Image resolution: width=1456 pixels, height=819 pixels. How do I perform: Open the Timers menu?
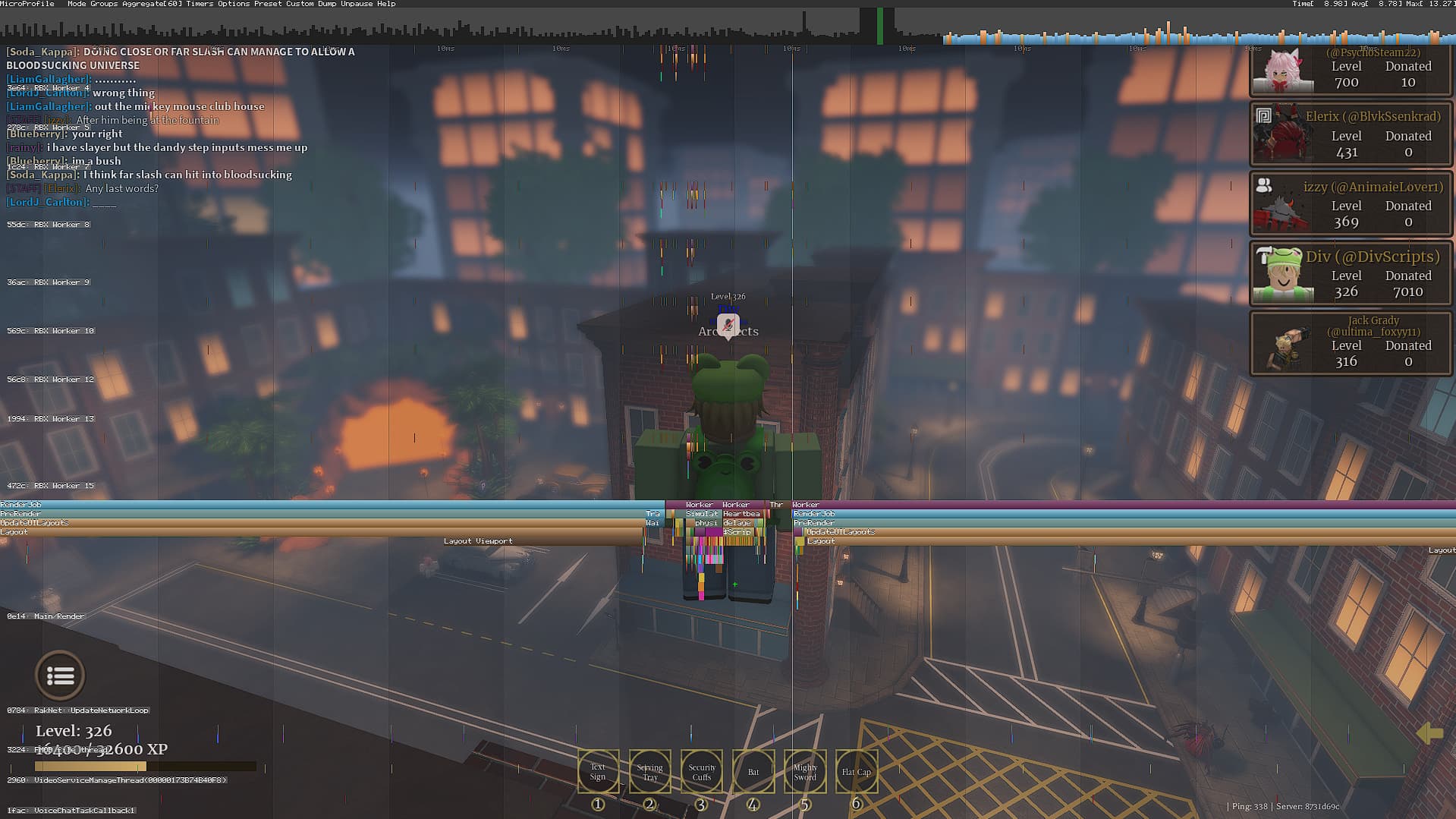200,4
